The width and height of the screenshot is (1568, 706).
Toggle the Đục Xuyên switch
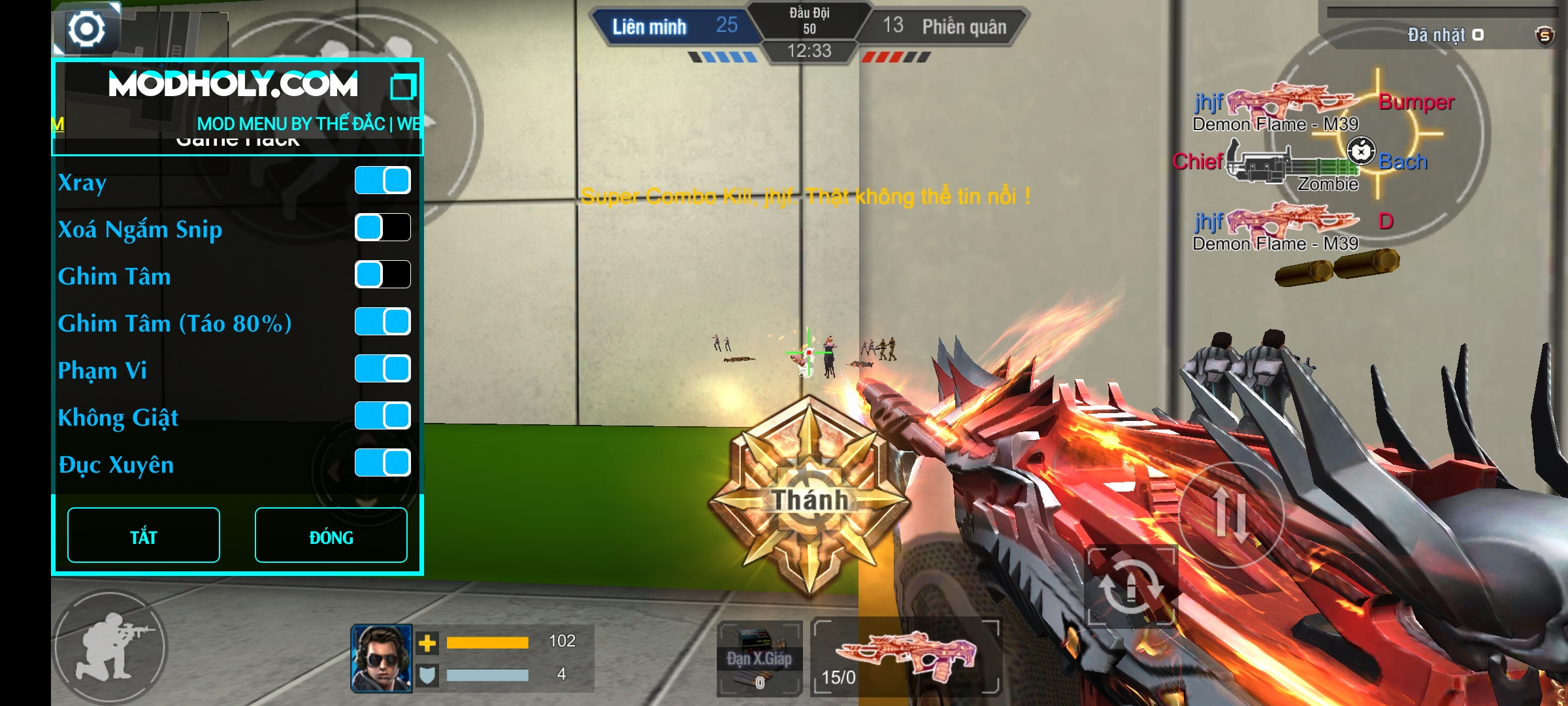[x=382, y=463]
